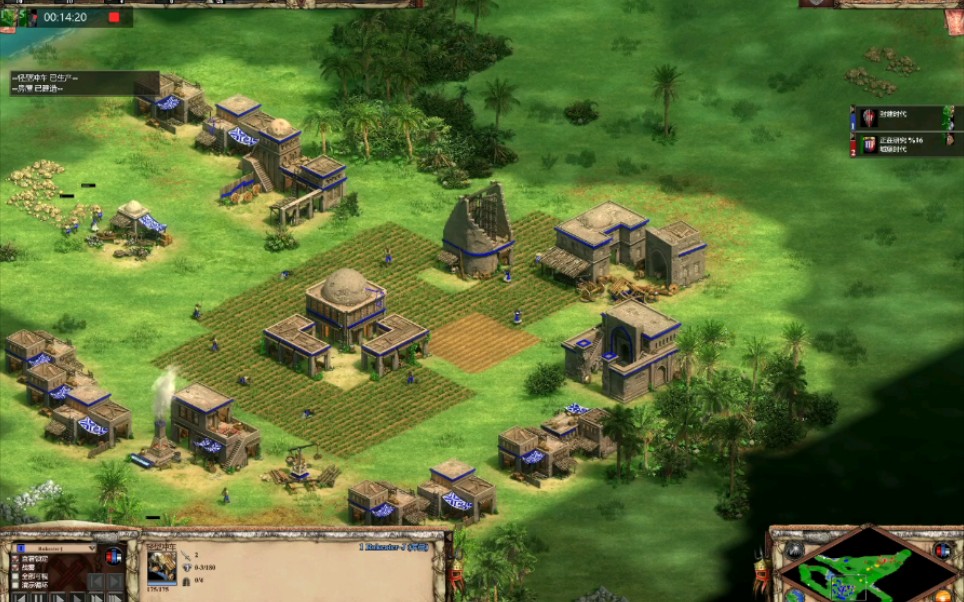Select the red player's research progress row
Image resolution: width=964 pixels, height=602 pixels.
(900, 144)
